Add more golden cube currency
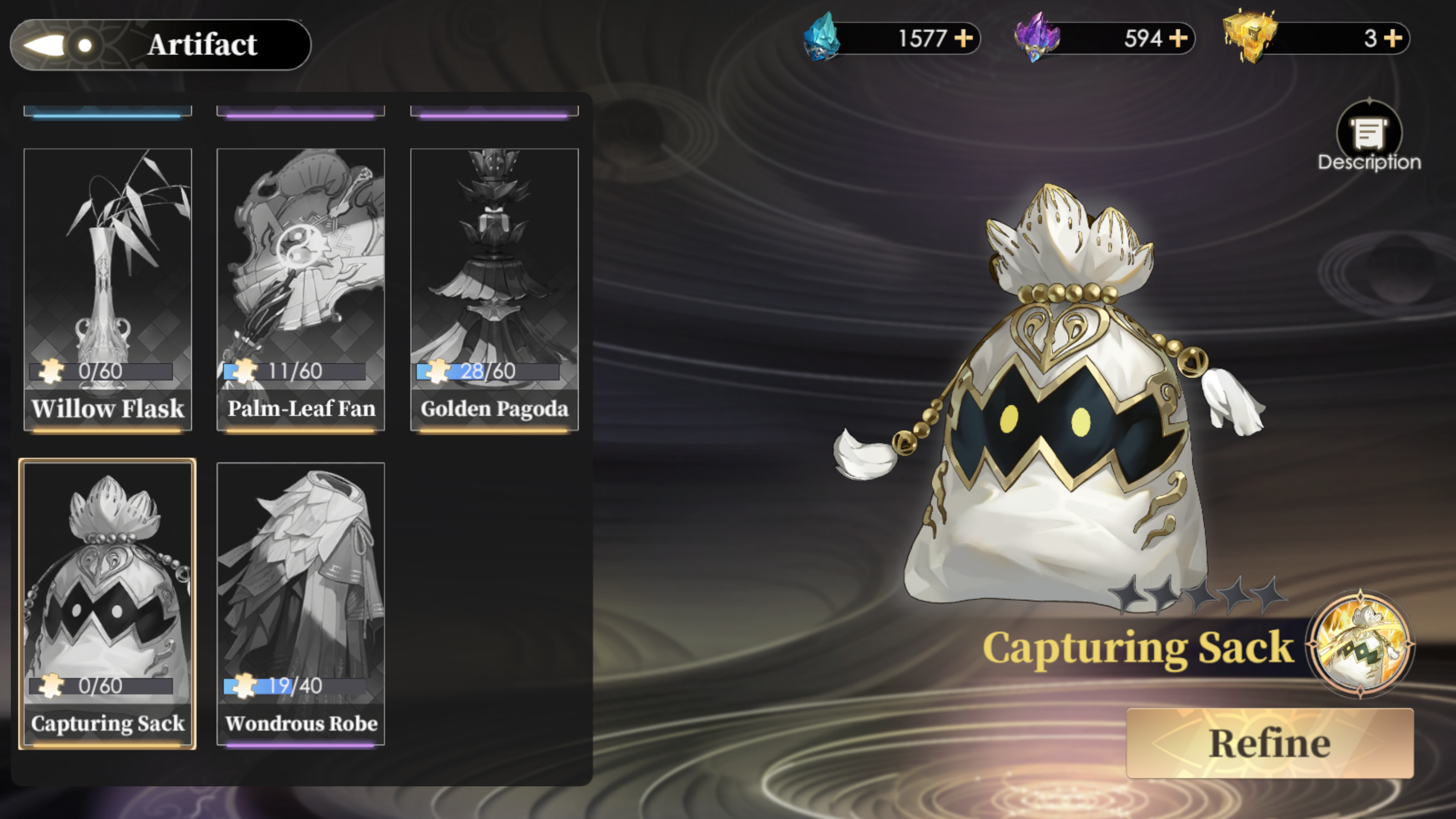1456x819 pixels. tap(1393, 38)
